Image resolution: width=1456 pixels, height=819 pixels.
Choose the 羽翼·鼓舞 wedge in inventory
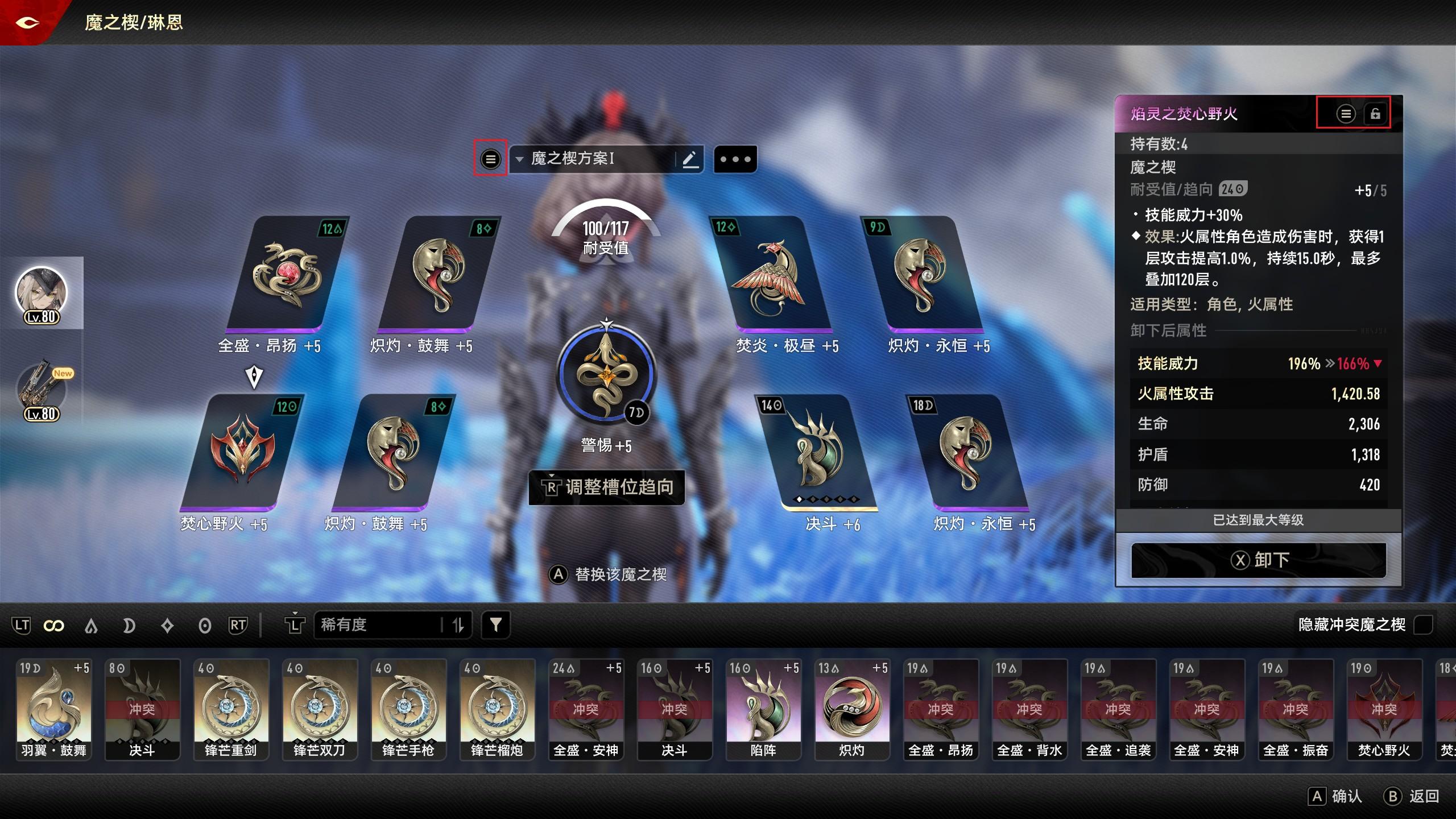(x=54, y=709)
